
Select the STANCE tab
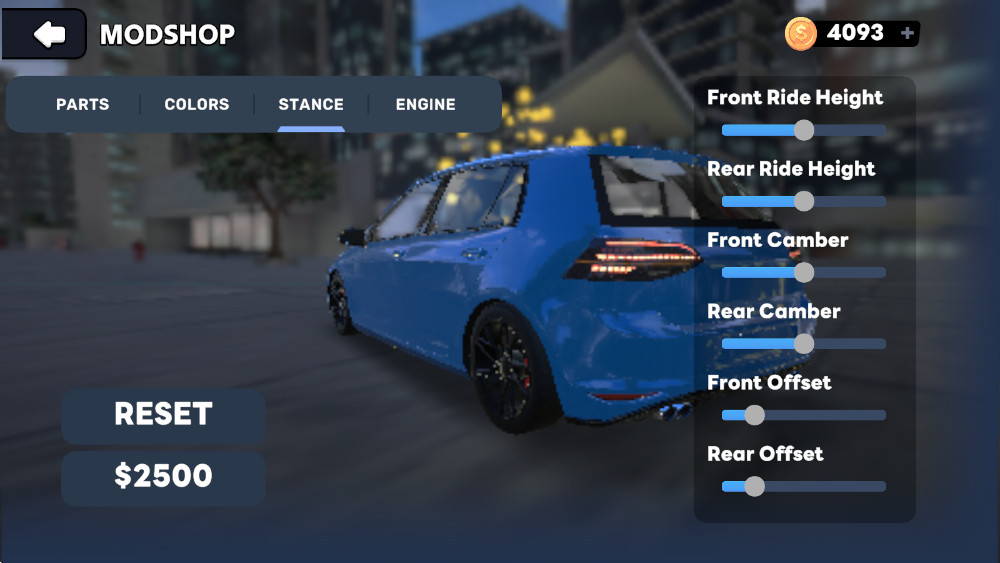coord(311,104)
